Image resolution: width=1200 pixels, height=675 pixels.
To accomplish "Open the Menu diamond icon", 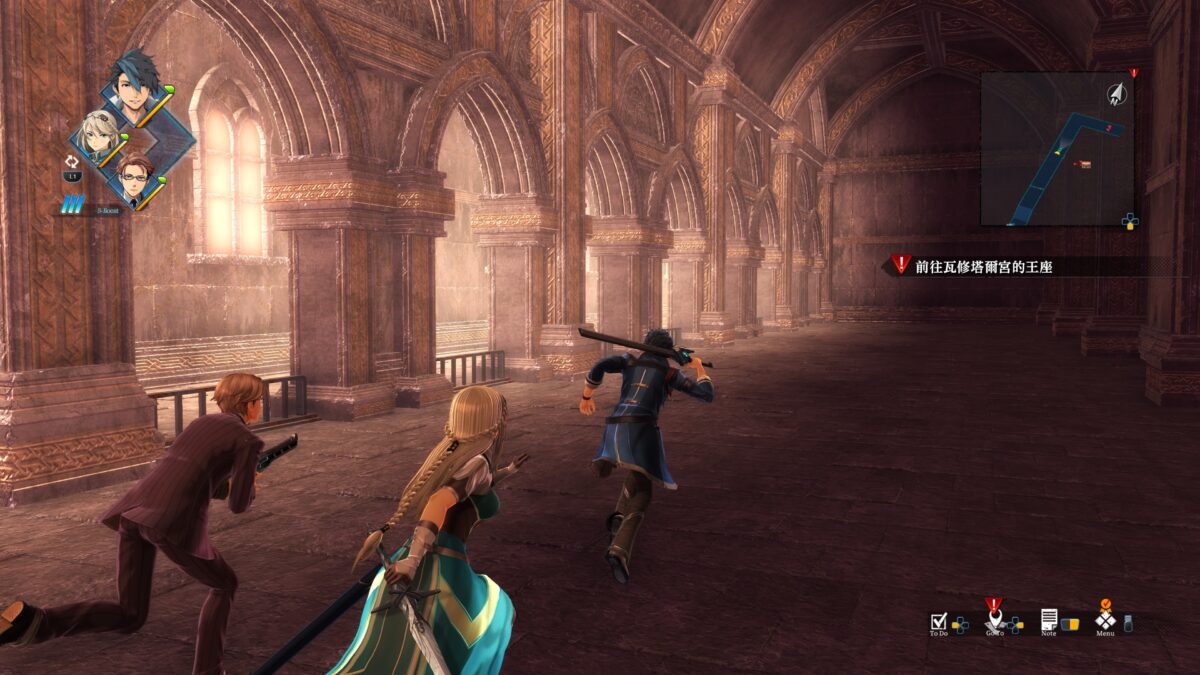I will pyautogui.click(x=1105, y=620).
